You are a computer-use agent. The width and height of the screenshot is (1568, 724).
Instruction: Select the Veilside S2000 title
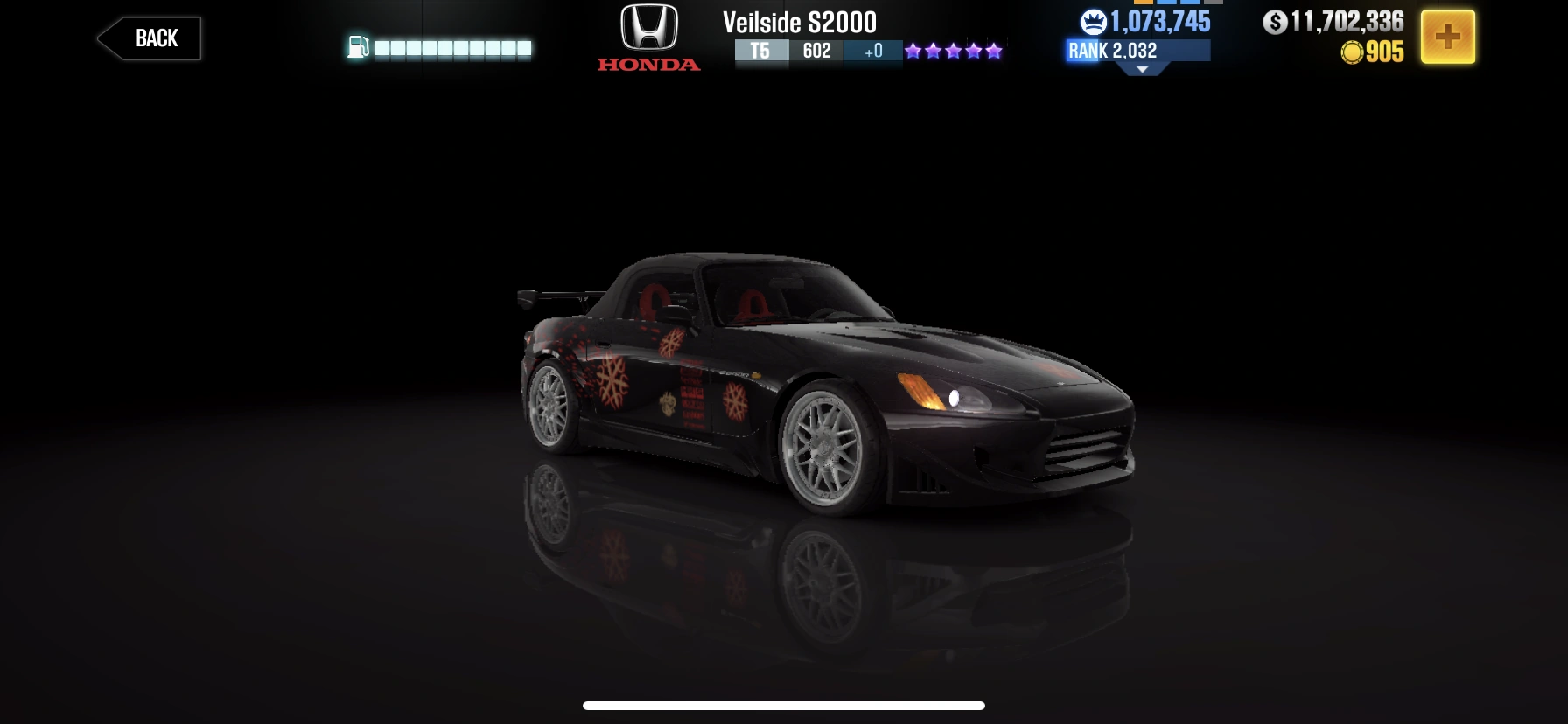tap(799, 23)
